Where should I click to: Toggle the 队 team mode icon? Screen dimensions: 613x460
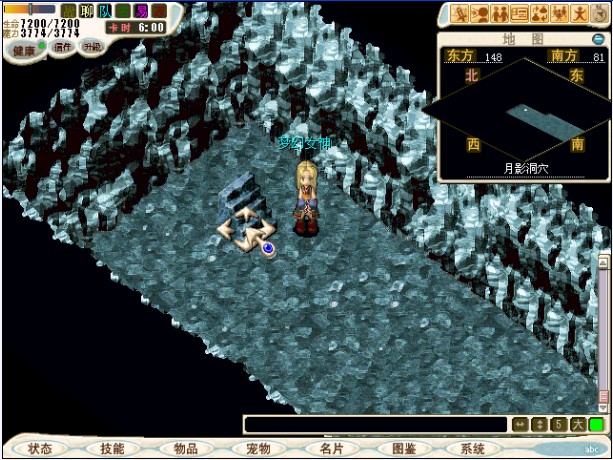point(104,11)
